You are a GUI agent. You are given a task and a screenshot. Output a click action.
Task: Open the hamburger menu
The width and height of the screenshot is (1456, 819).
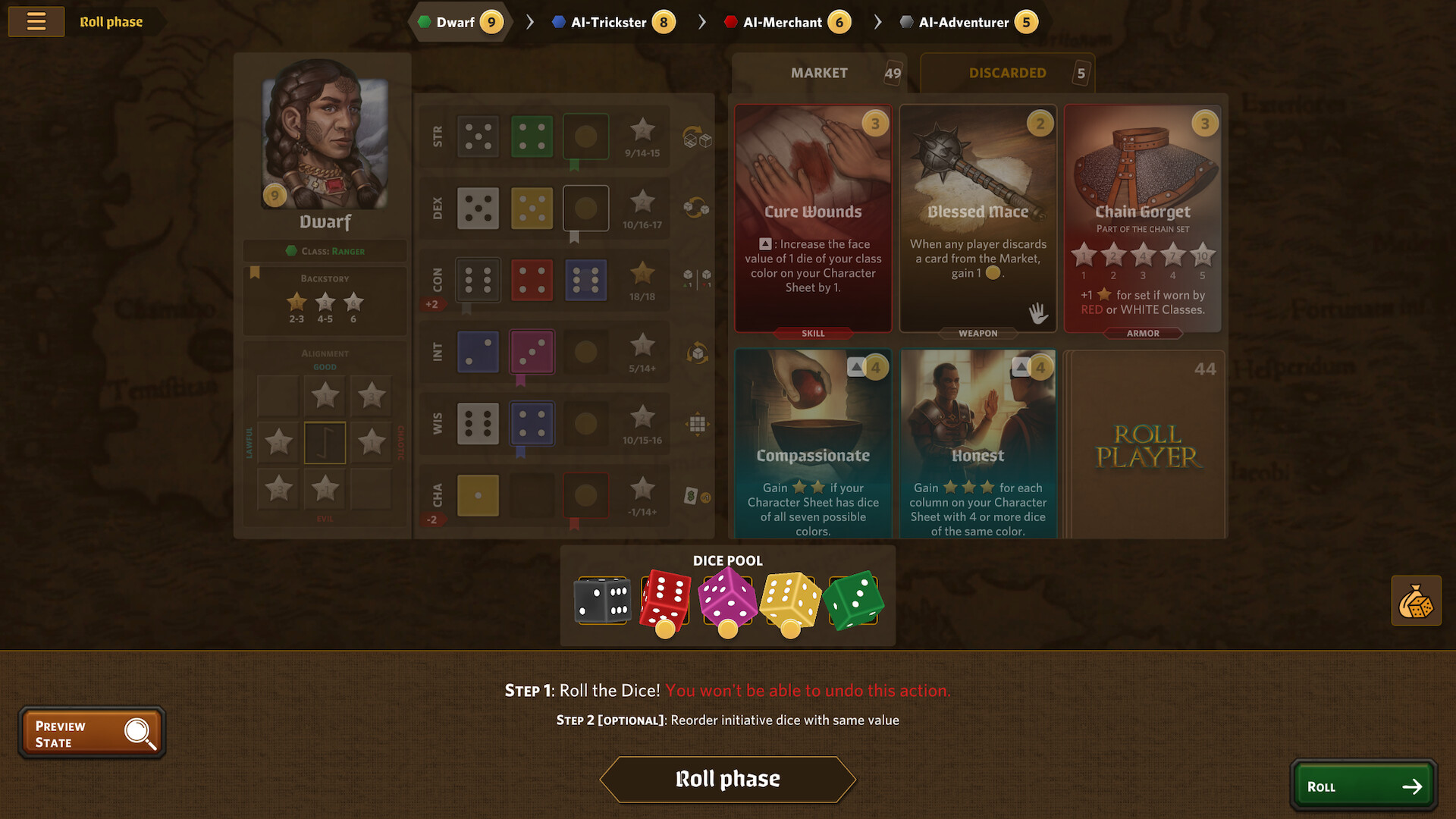[36, 21]
